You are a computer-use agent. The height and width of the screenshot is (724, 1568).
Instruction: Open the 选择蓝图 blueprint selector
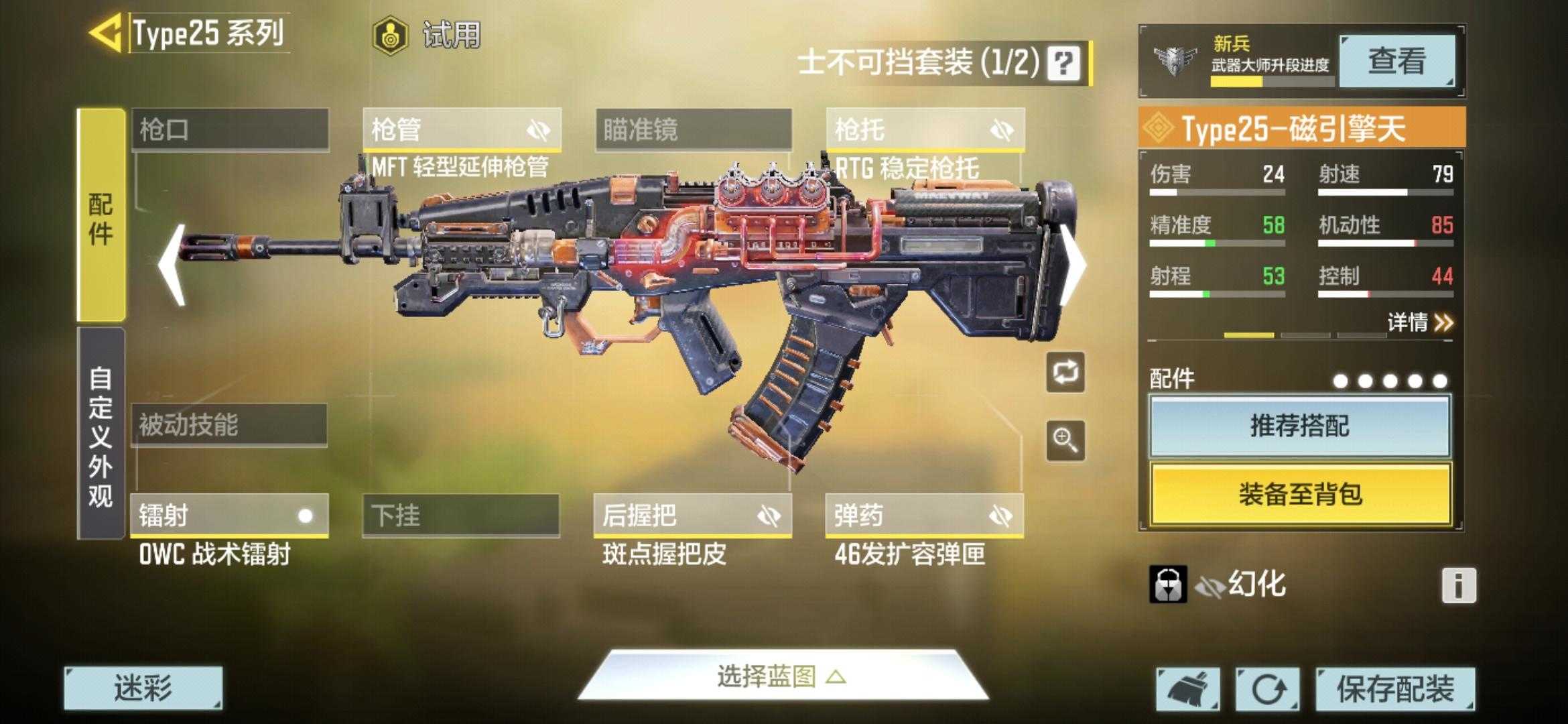tap(781, 676)
